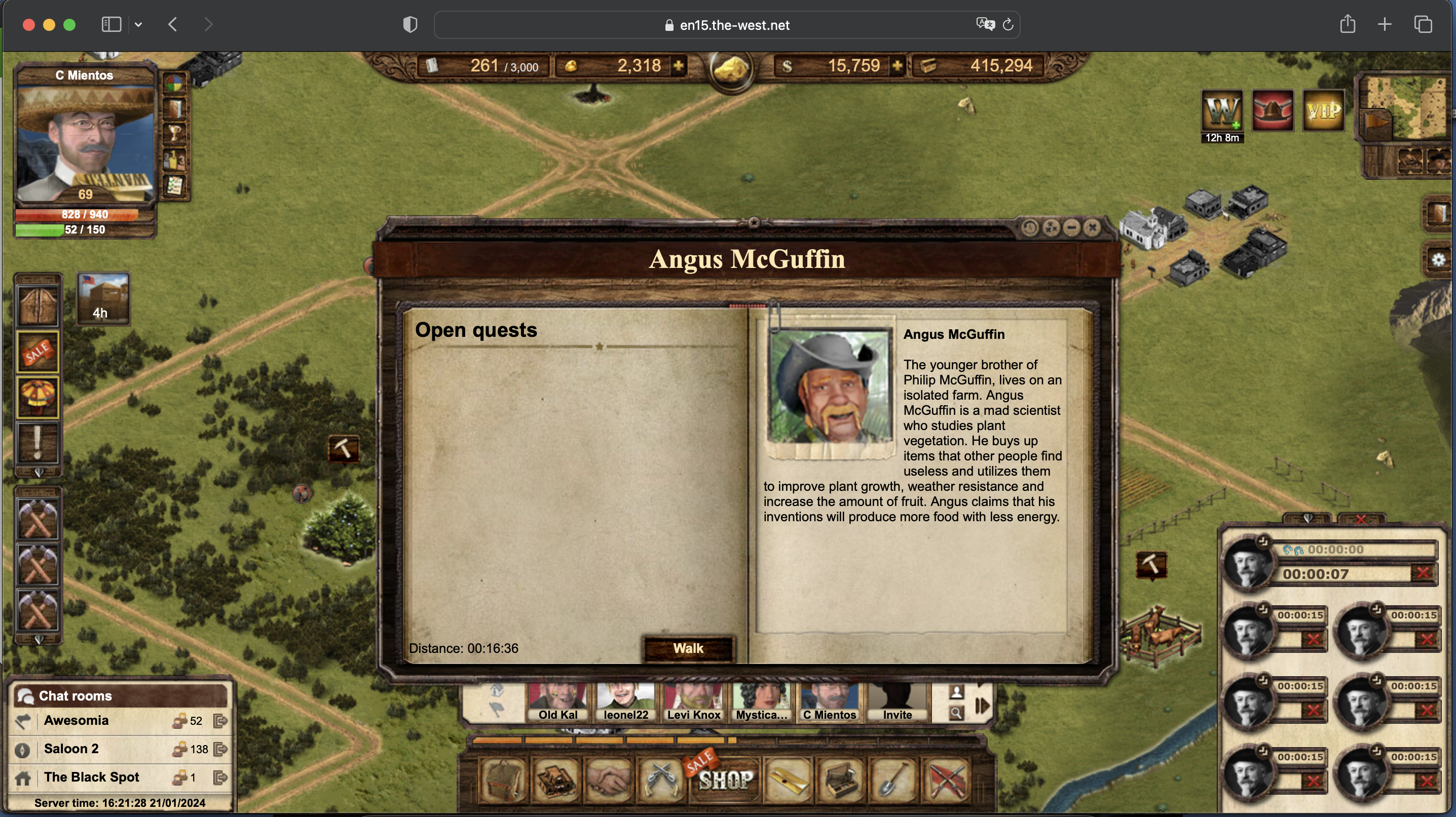Open the duels crossed revolvers icon
This screenshot has height=817, width=1456.
(661, 780)
